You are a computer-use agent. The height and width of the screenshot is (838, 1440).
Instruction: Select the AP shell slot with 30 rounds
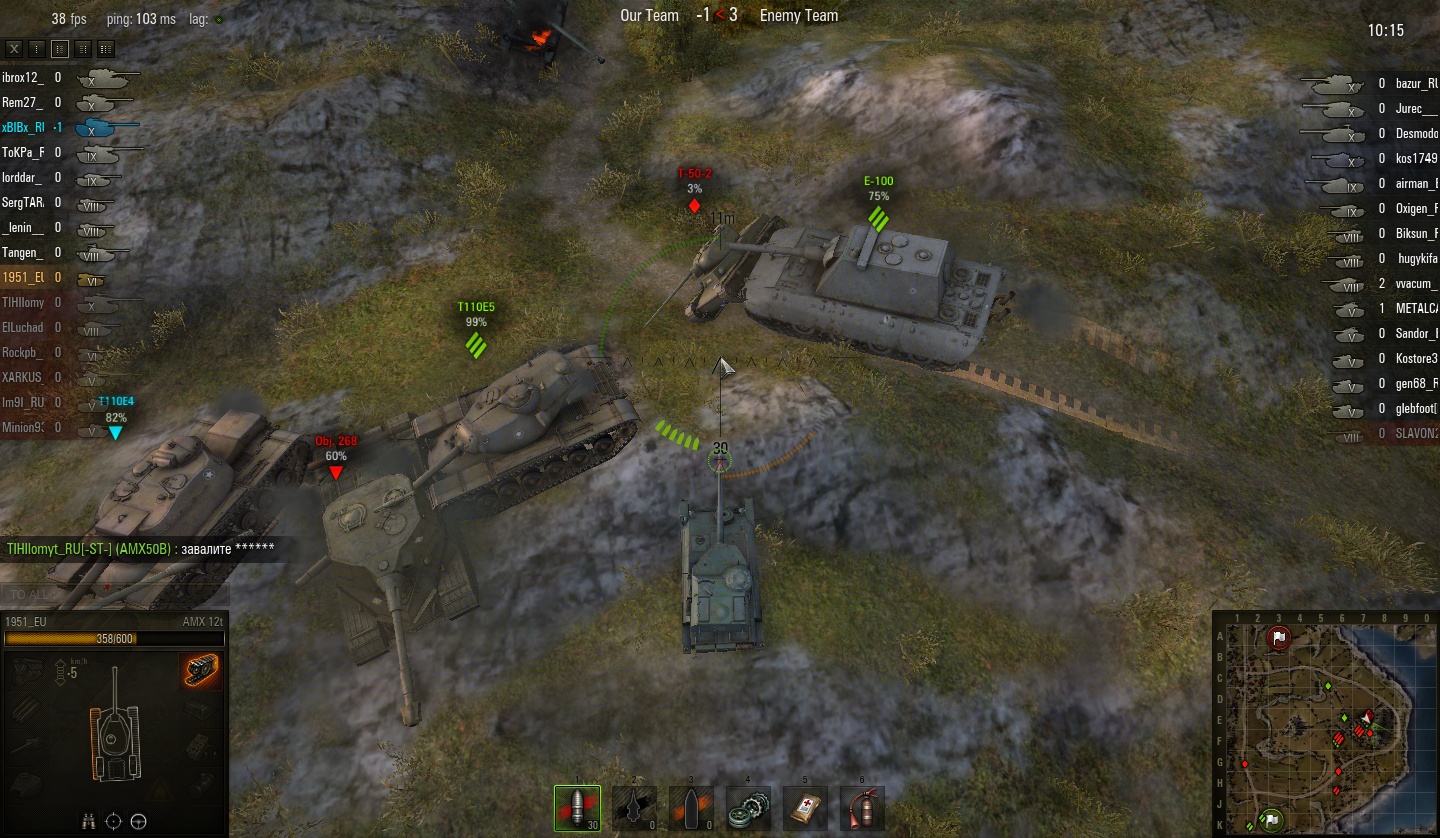click(577, 807)
